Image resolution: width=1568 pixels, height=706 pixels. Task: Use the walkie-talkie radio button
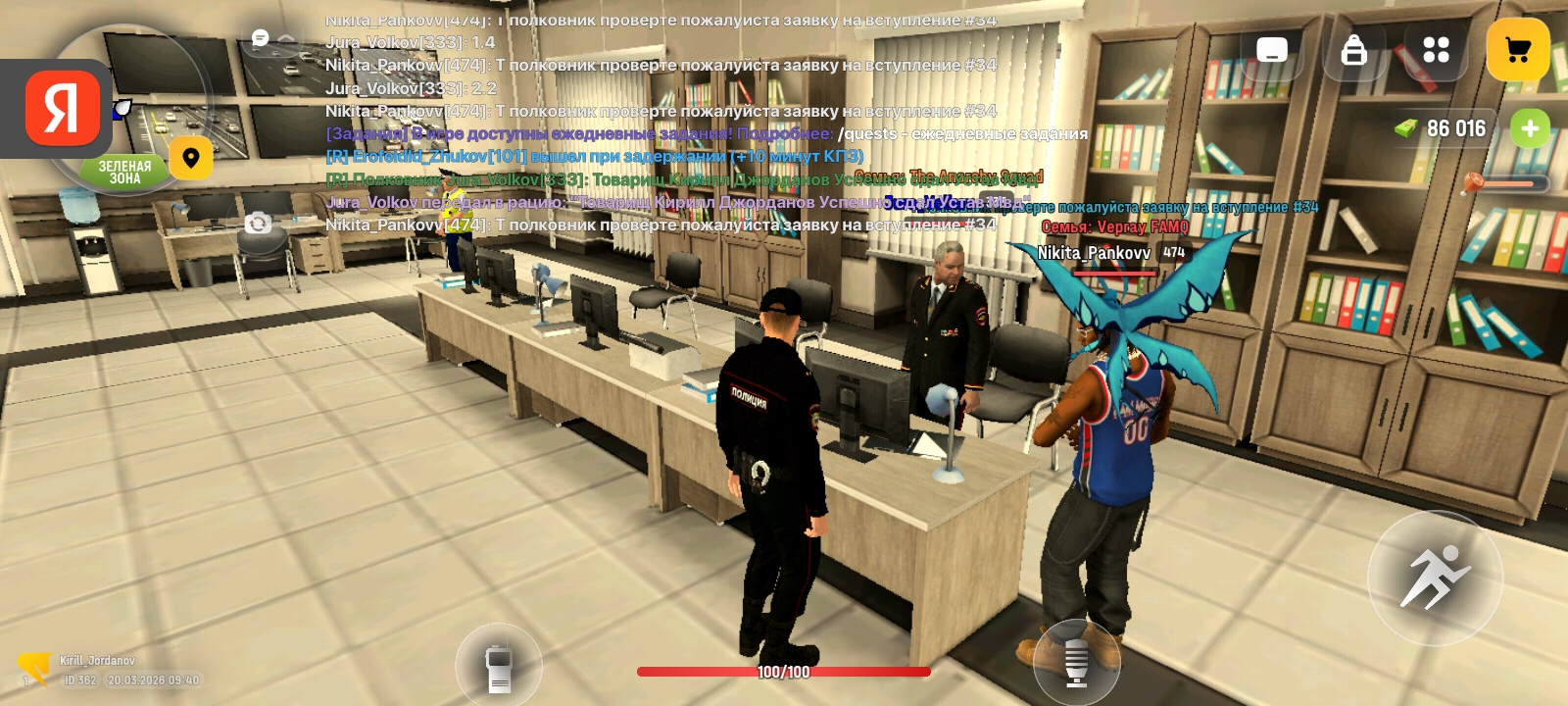coord(499,669)
